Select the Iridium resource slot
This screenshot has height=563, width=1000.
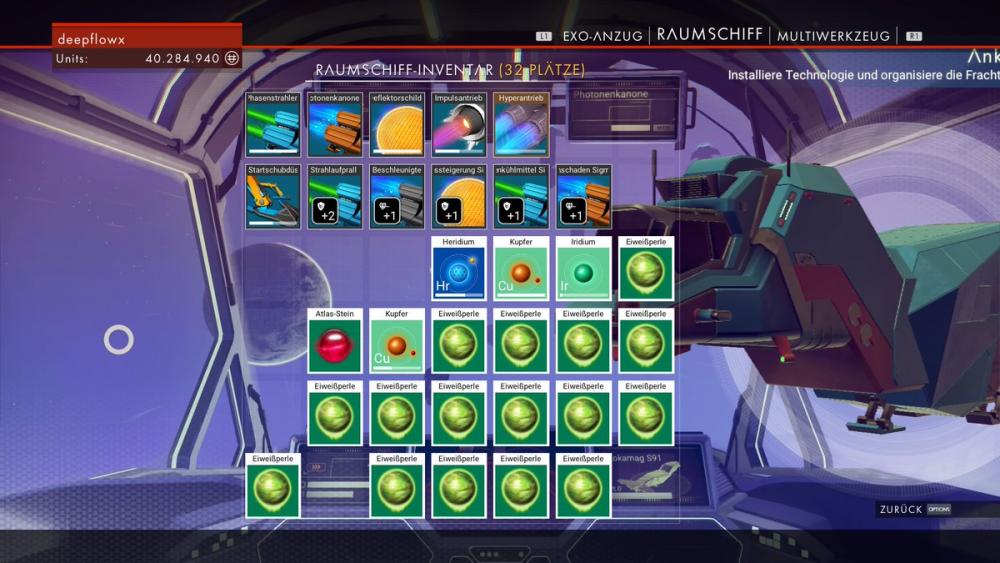(x=583, y=269)
